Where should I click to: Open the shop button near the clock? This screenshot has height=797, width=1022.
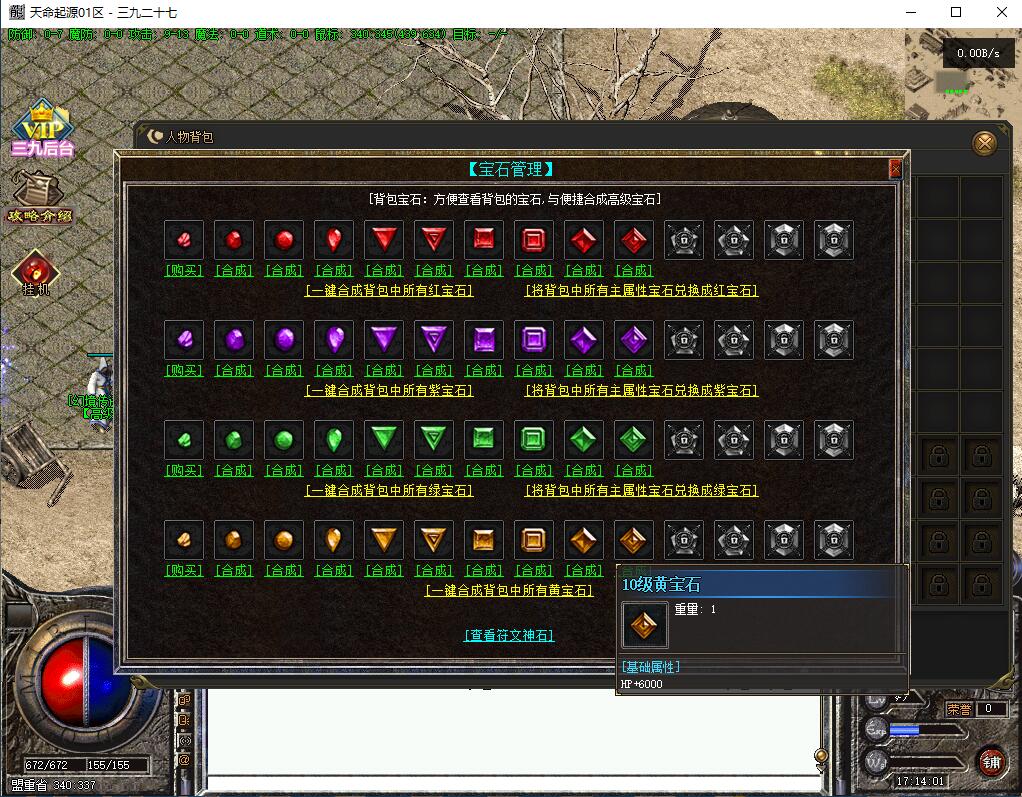pos(990,761)
